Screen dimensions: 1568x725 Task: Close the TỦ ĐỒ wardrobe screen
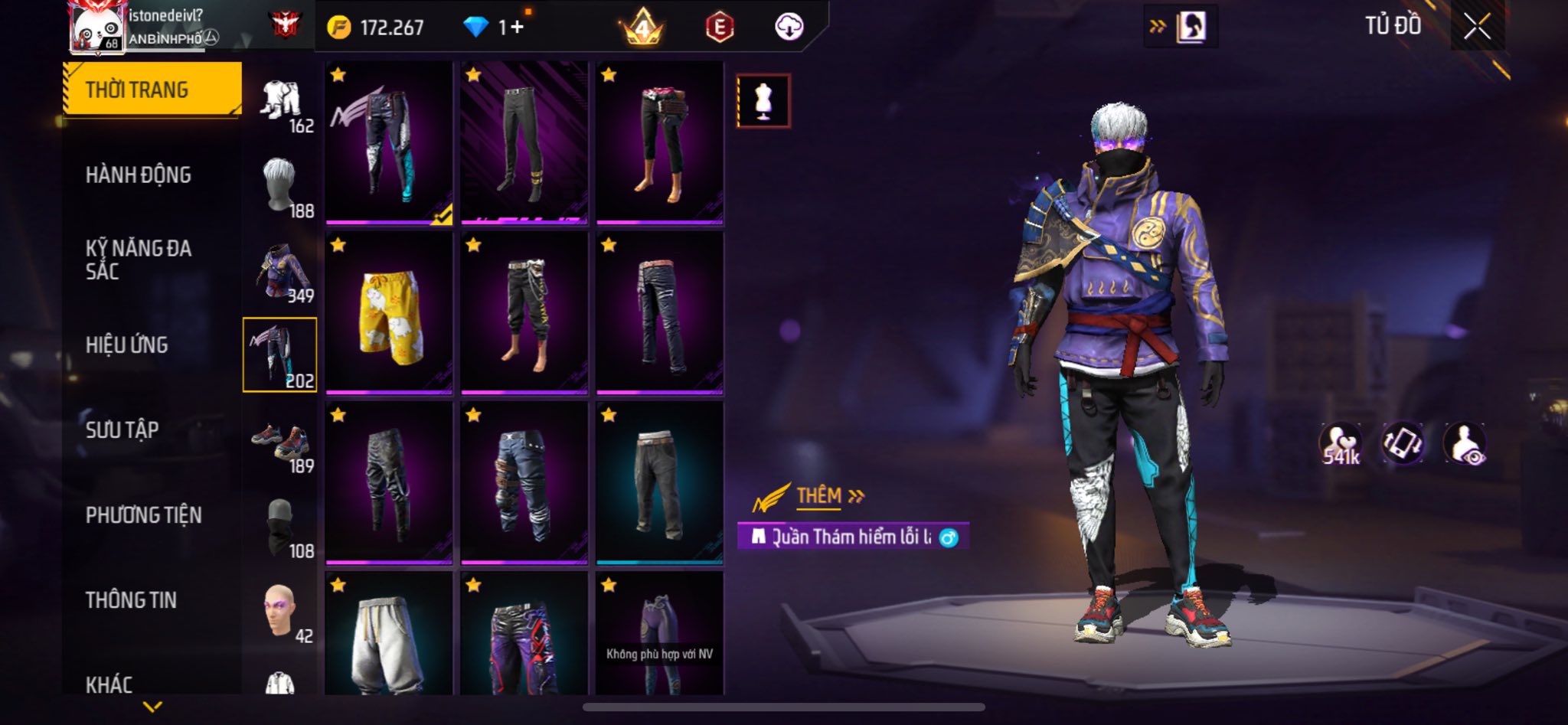1477,27
